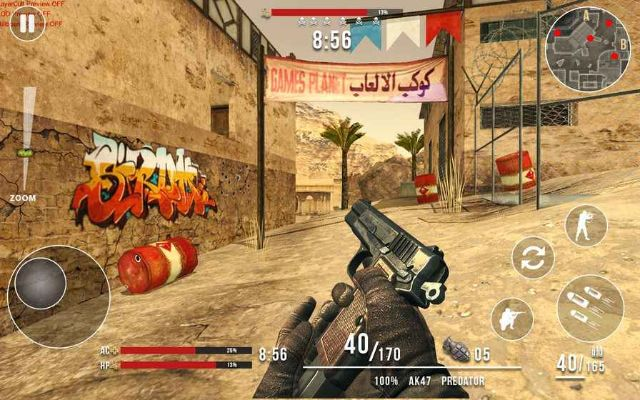The height and width of the screenshot is (400, 640).
Task: Activate the crouching soldier stance button
Action: (x=512, y=320)
